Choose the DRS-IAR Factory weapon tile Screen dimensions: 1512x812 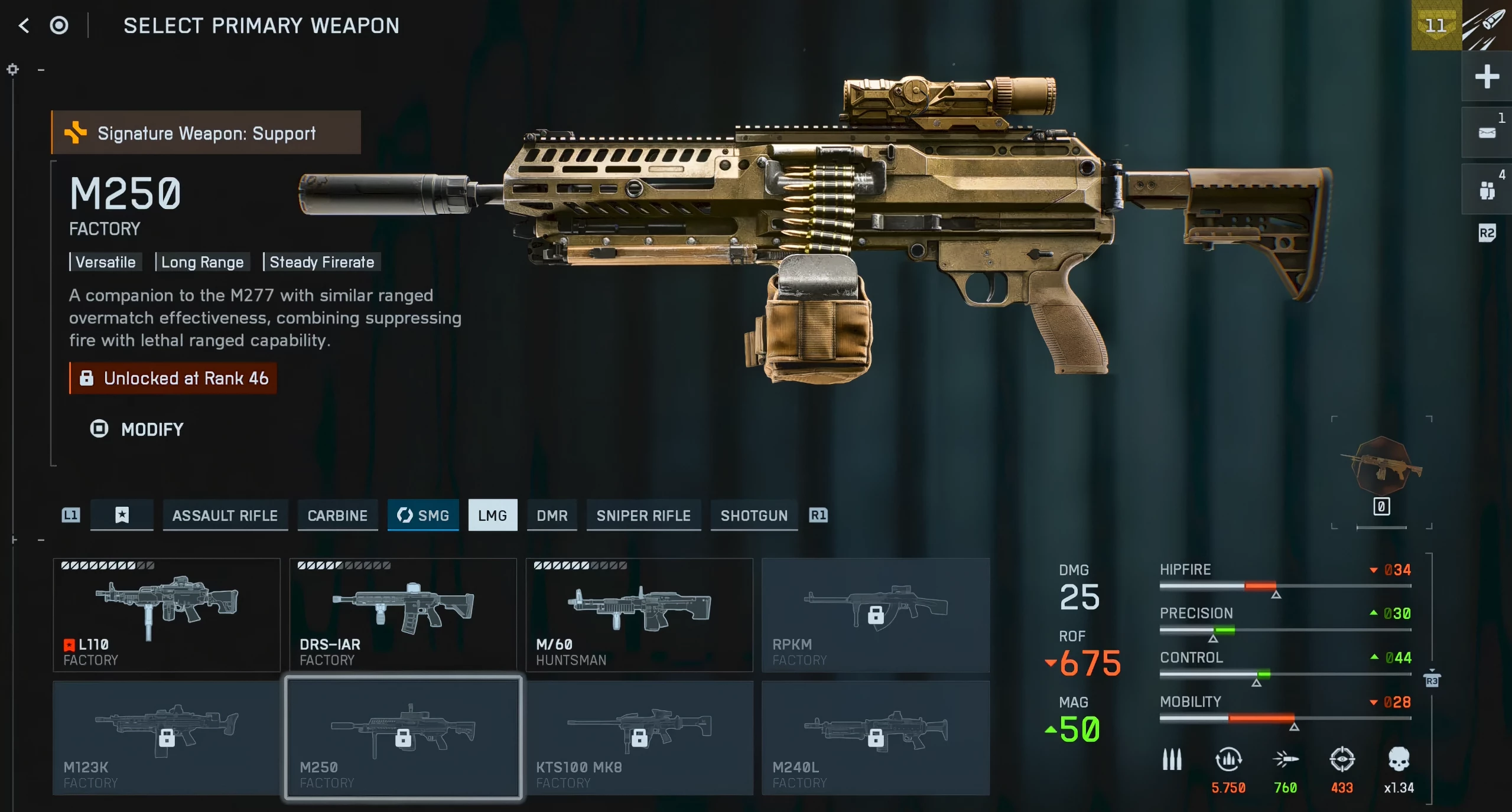point(403,615)
